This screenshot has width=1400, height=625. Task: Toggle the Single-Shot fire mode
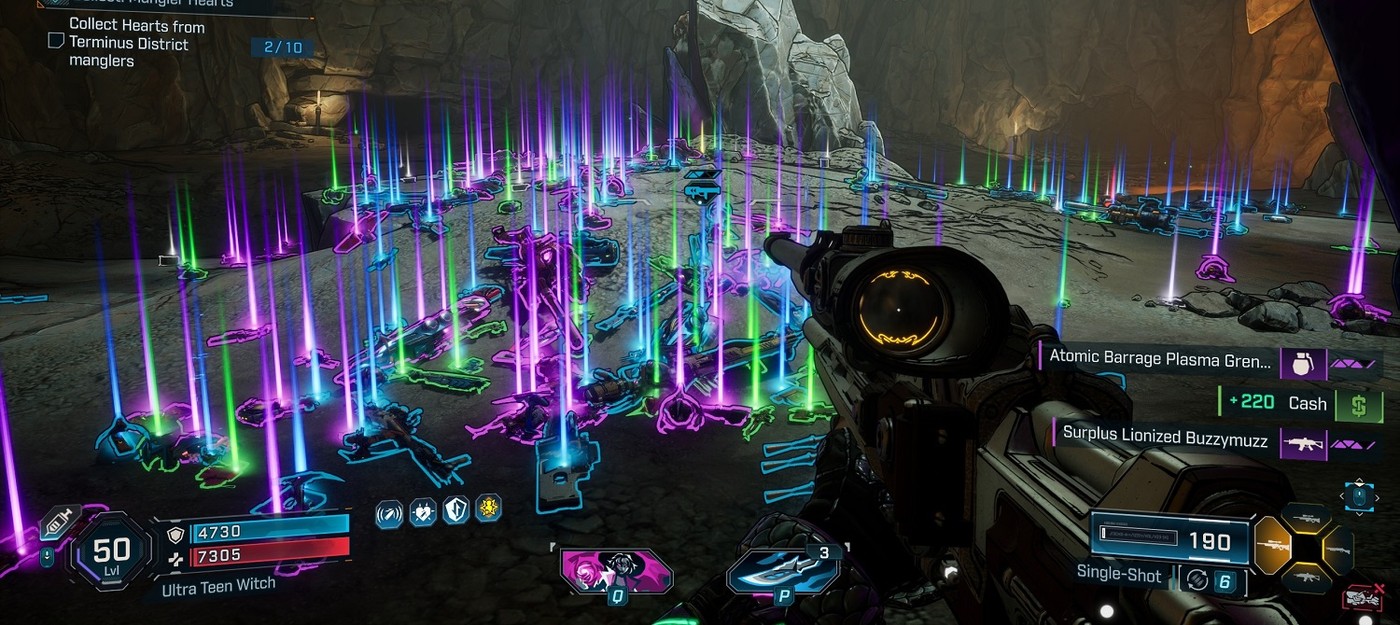pyautogui.click(x=1119, y=575)
